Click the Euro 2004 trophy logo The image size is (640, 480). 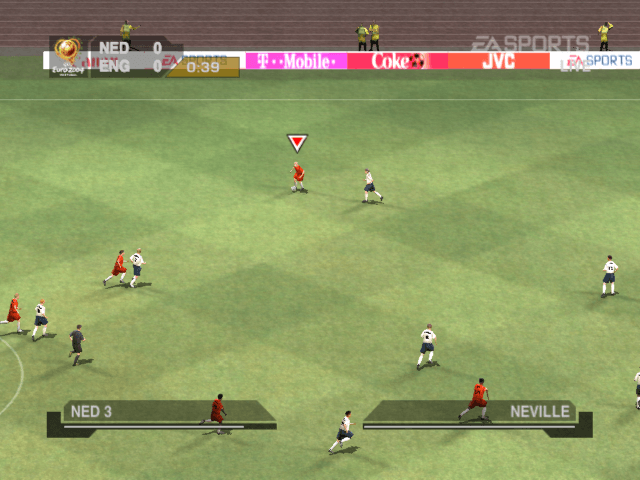pyautogui.click(x=67, y=55)
